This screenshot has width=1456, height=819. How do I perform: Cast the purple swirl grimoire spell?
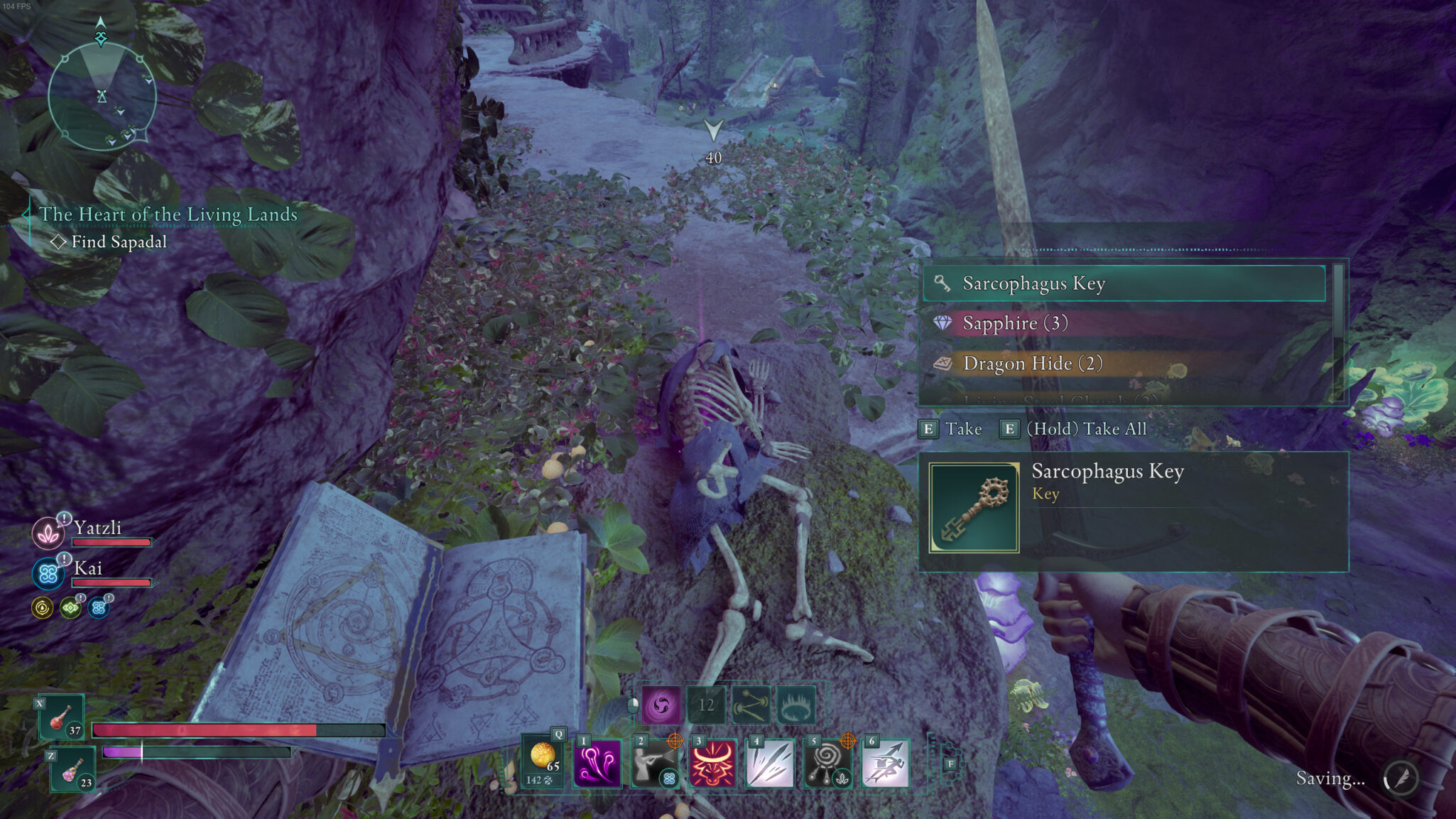(x=661, y=705)
